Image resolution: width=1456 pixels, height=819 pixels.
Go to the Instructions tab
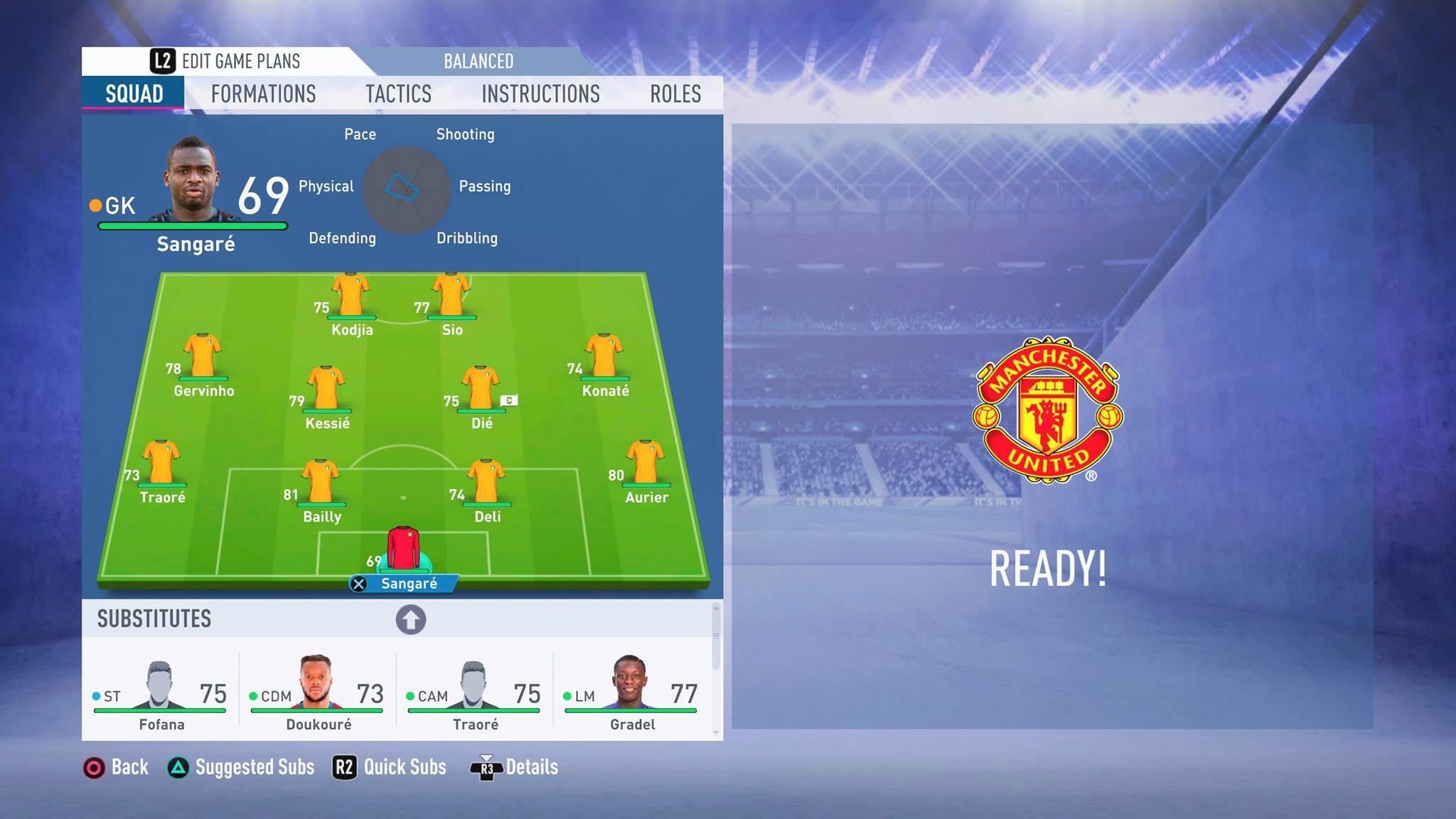tap(540, 94)
